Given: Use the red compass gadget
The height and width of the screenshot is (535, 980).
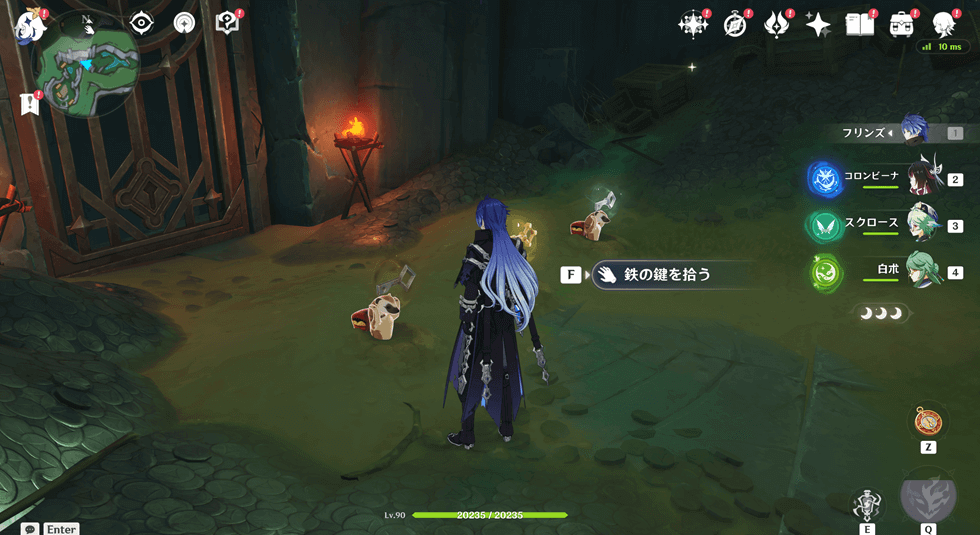Looking at the screenshot, I should (927, 420).
